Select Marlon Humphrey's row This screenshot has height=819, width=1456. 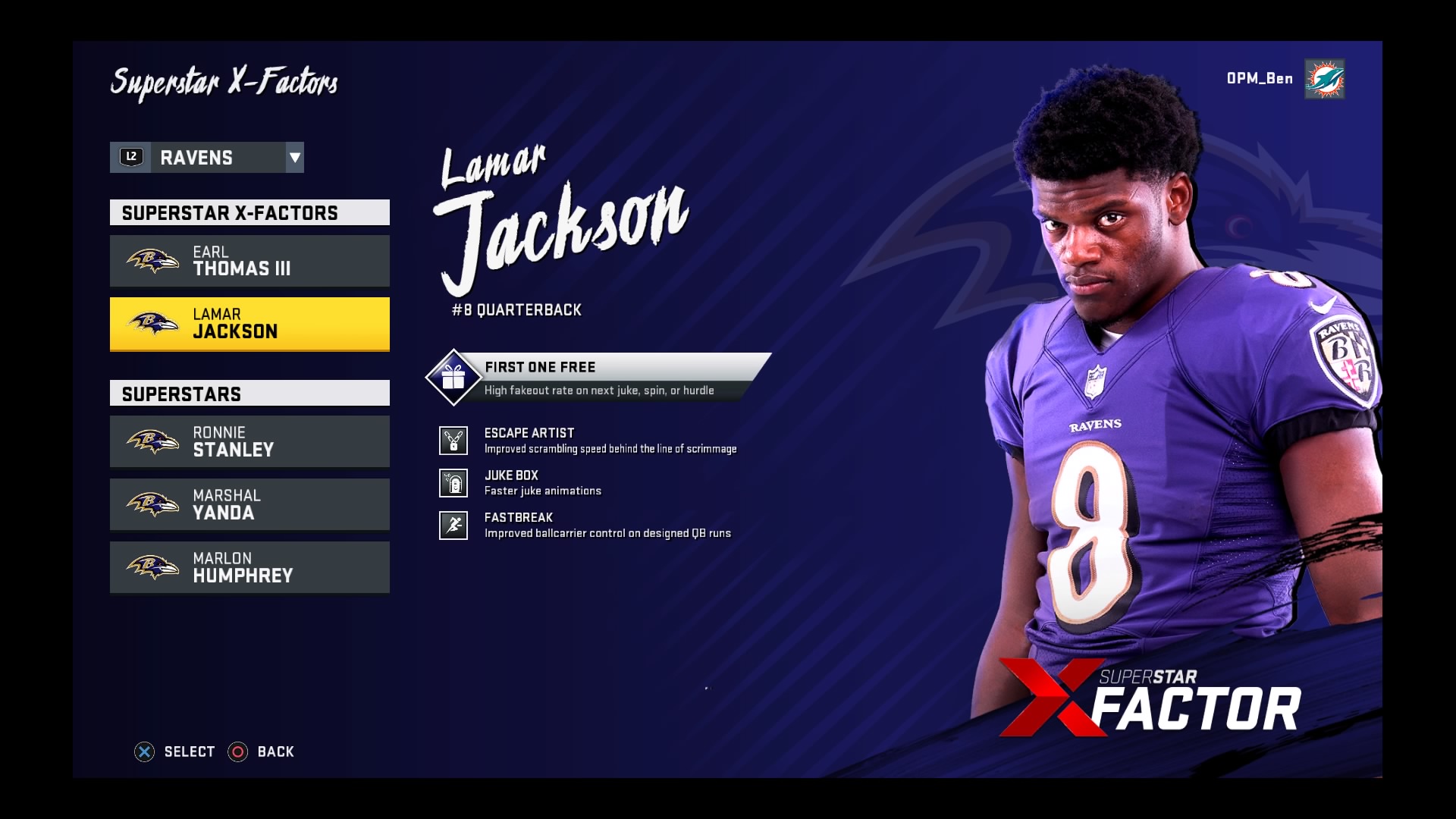(249, 567)
